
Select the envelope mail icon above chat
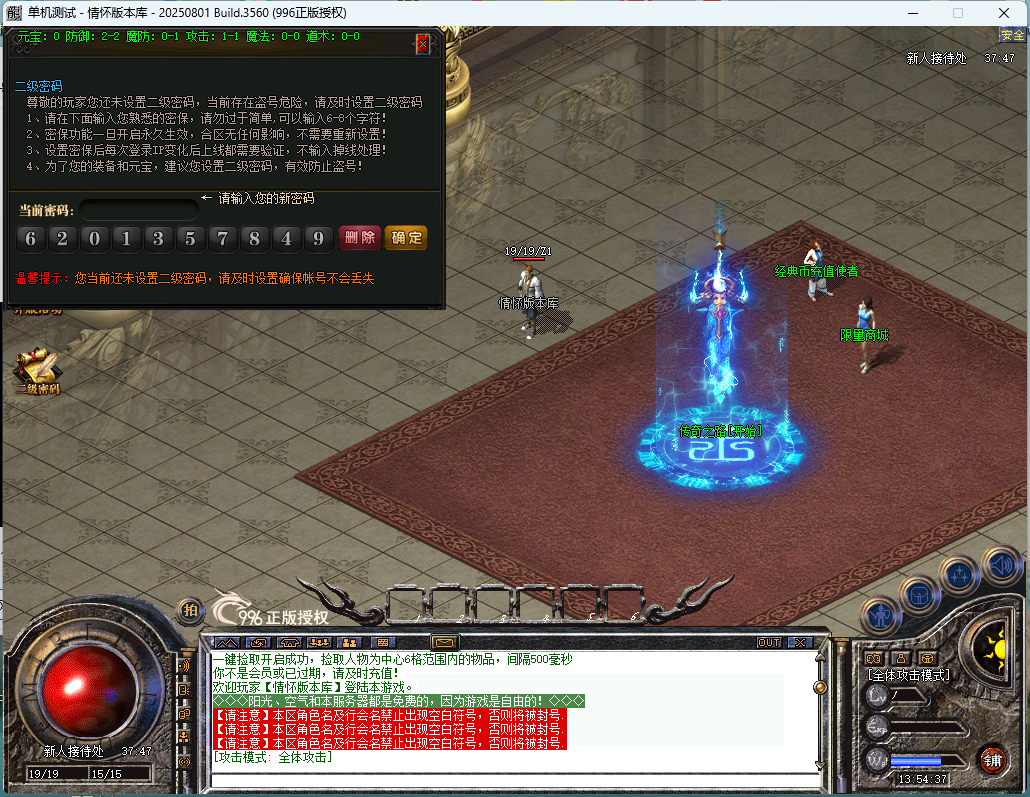443,642
